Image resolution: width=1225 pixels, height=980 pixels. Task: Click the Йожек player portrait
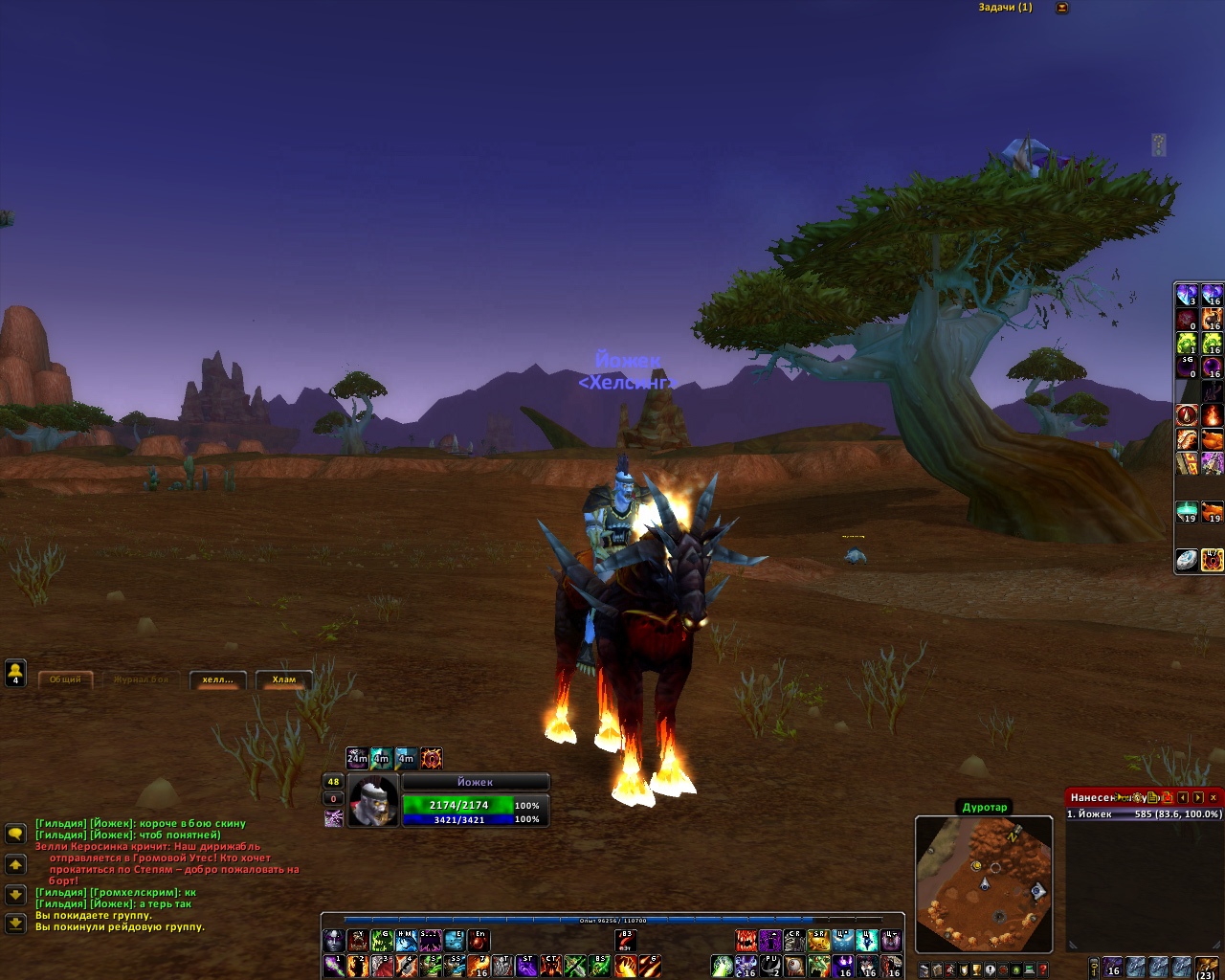click(373, 801)
